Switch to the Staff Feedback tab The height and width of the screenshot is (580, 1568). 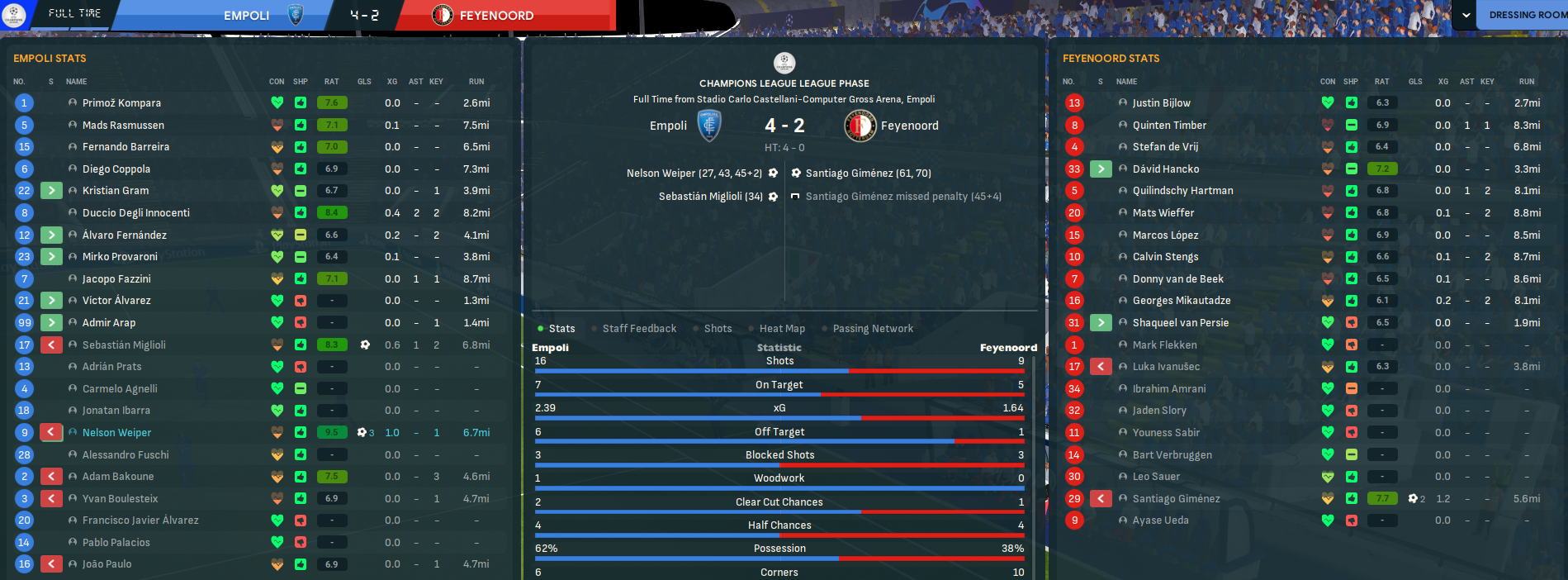(x=639, y=329)
